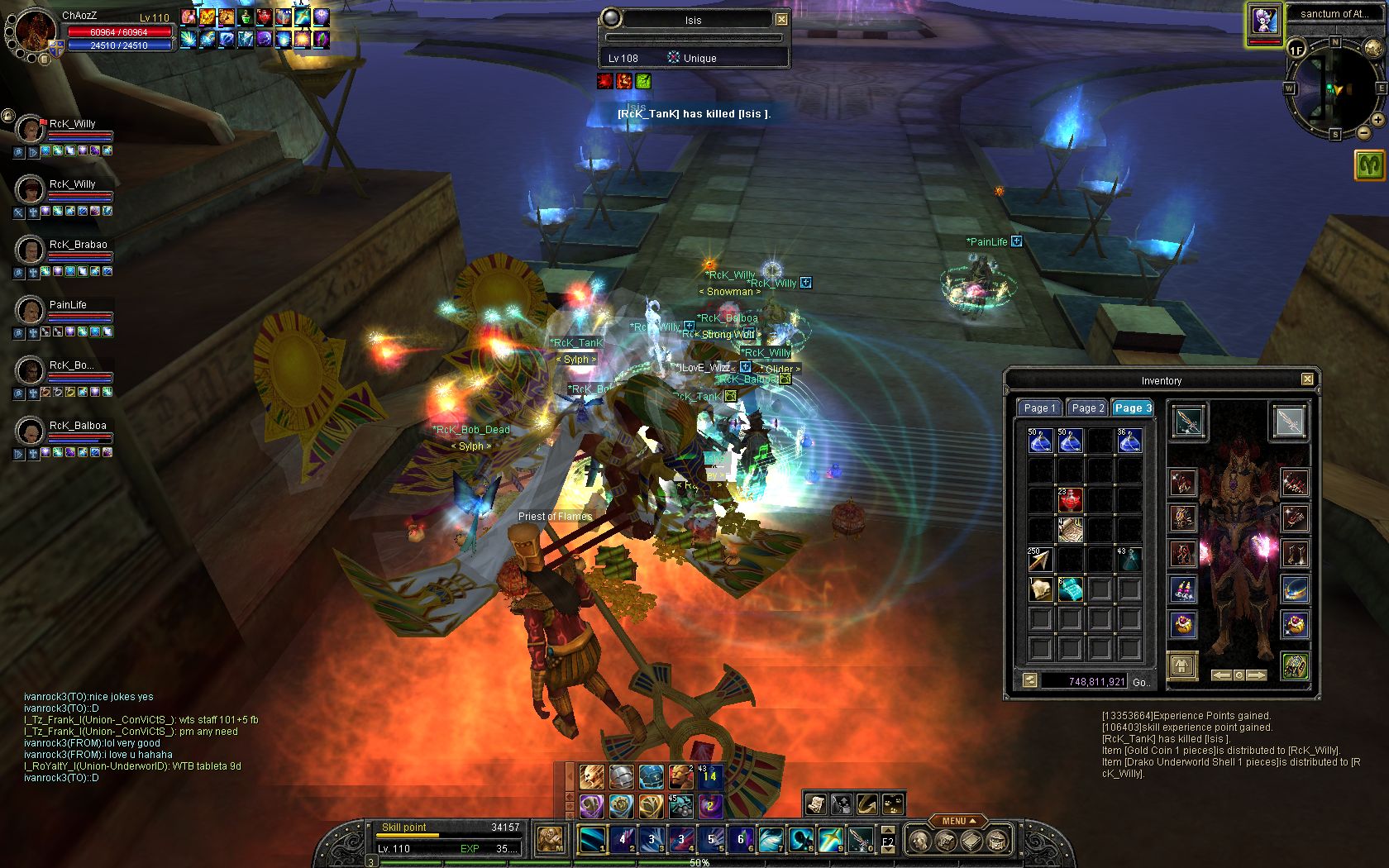1389x868 pixels.
Task: Close the Isis target window
Action: click(x=781, y=19)
